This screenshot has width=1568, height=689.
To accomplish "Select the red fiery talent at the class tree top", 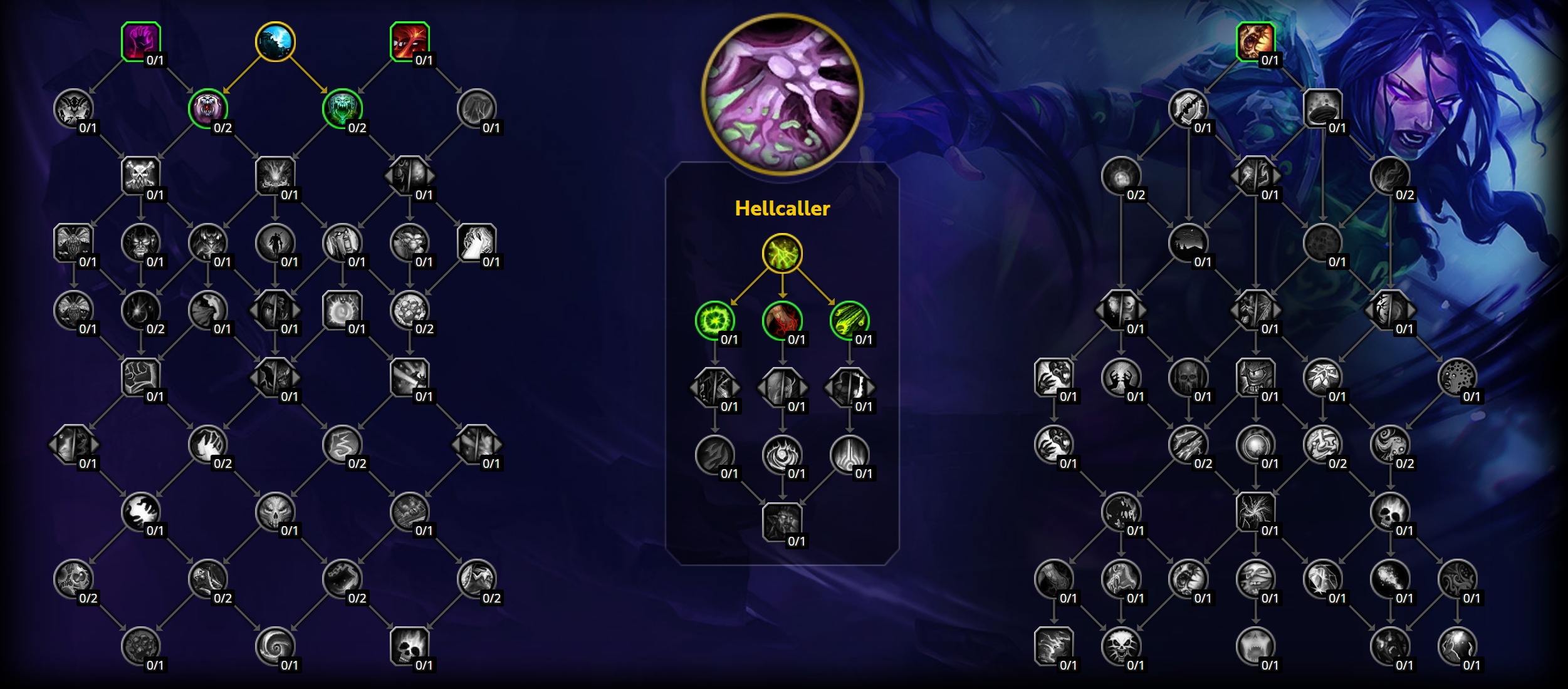I will click(410, 41).
